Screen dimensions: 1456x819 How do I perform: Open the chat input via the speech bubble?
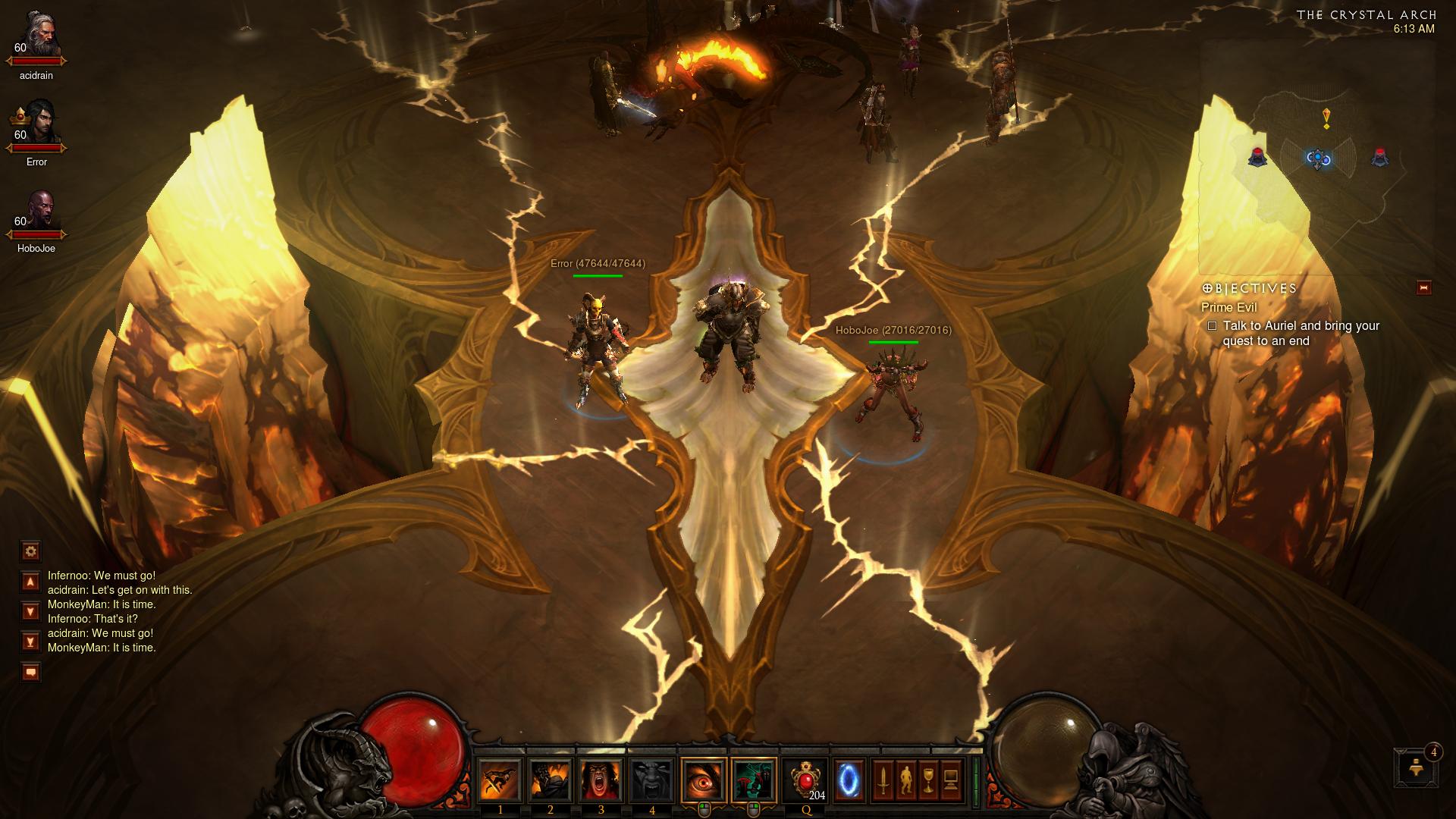pos(30,672)
